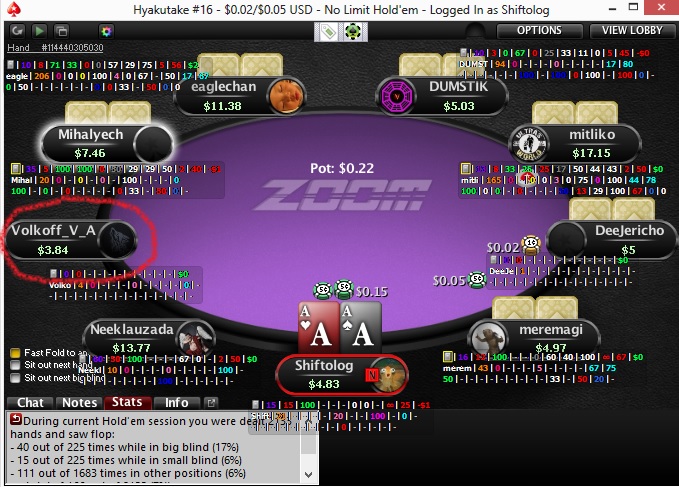Open the Notes tab
Screen dimensions: 679x487
coord(77,403)
